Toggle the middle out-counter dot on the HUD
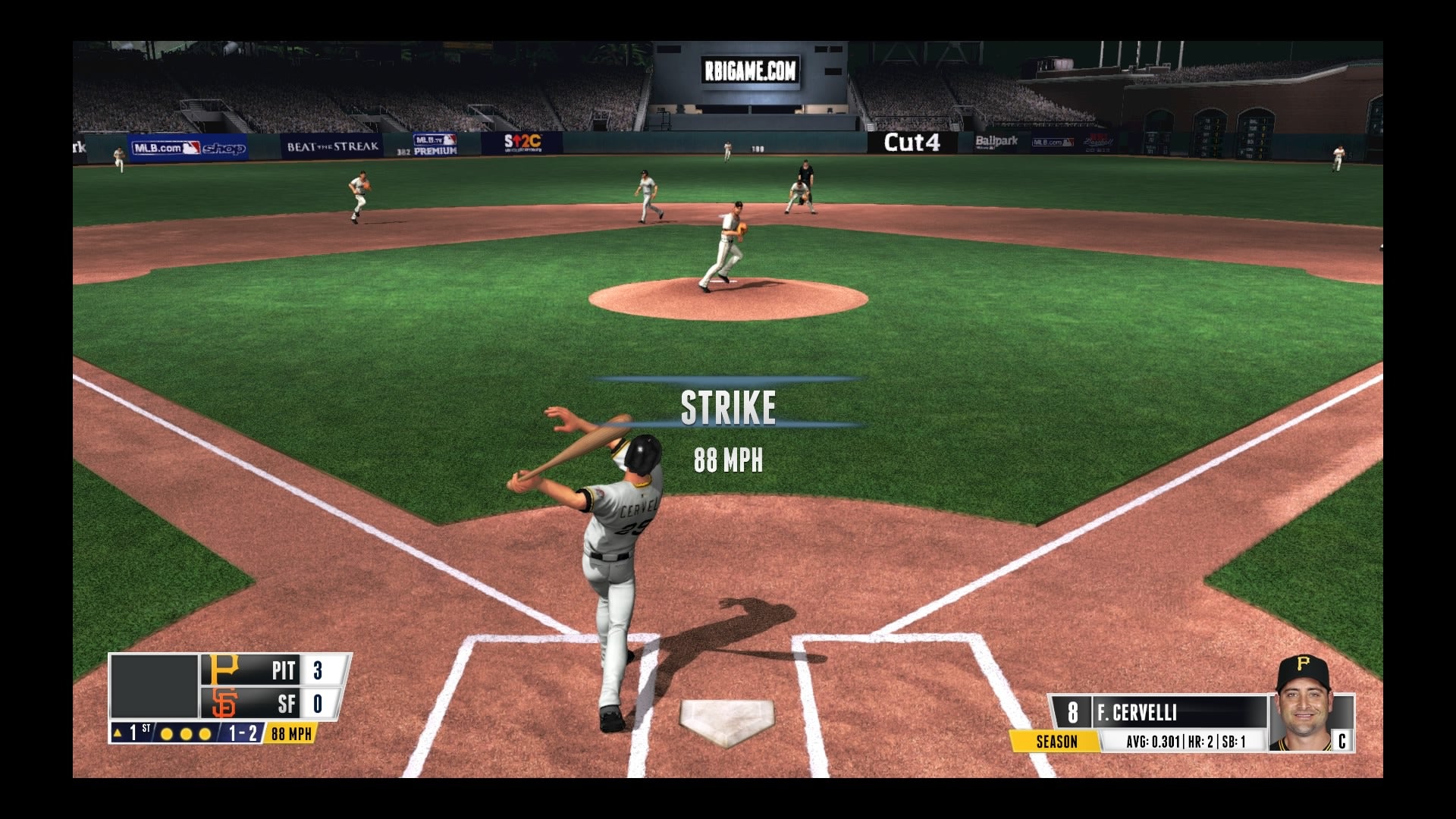1456x819 pixels. 185,734
